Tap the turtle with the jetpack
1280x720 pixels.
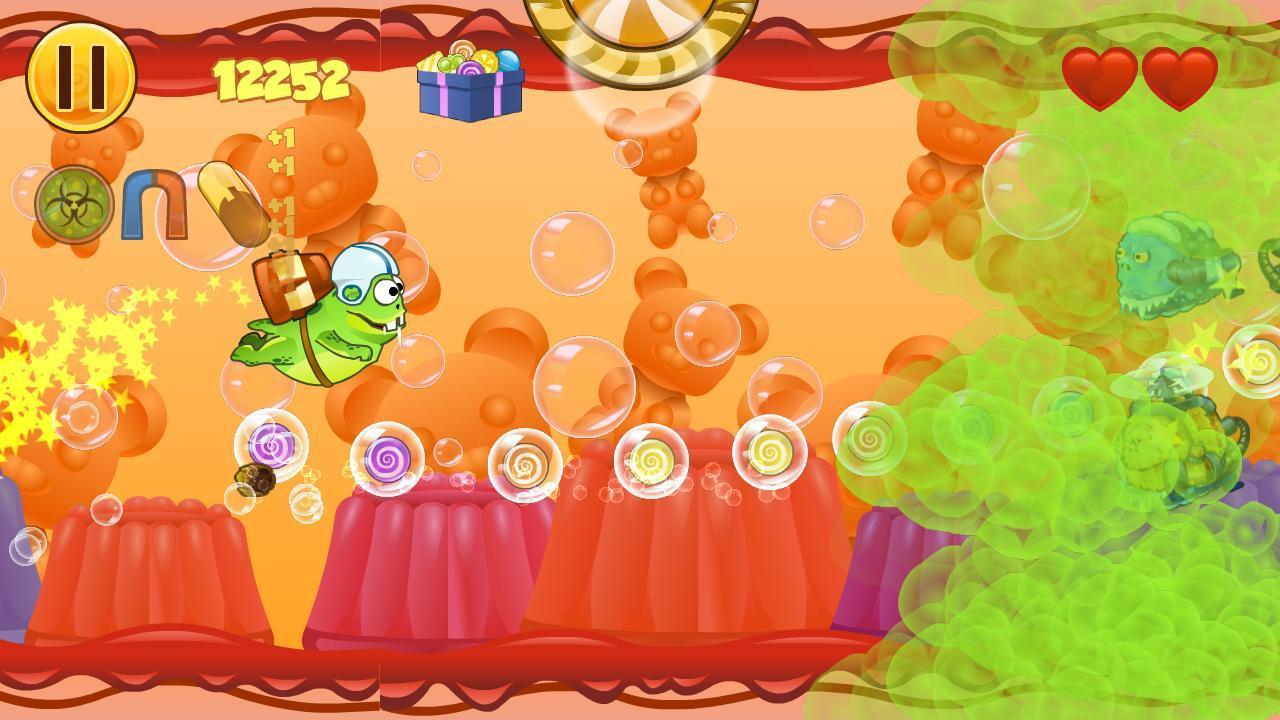[330, 320]
